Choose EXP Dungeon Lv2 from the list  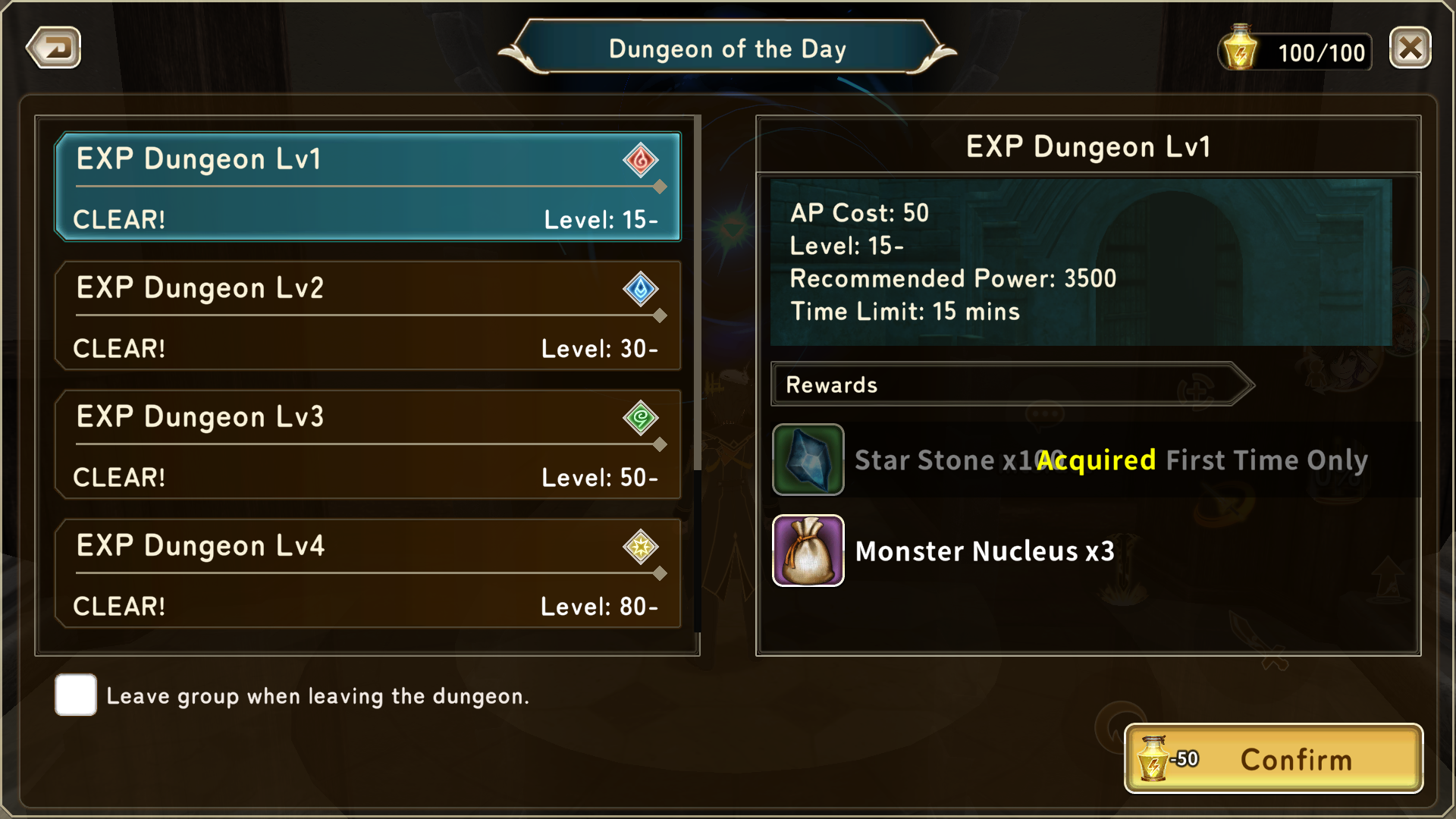coord(368,316)
